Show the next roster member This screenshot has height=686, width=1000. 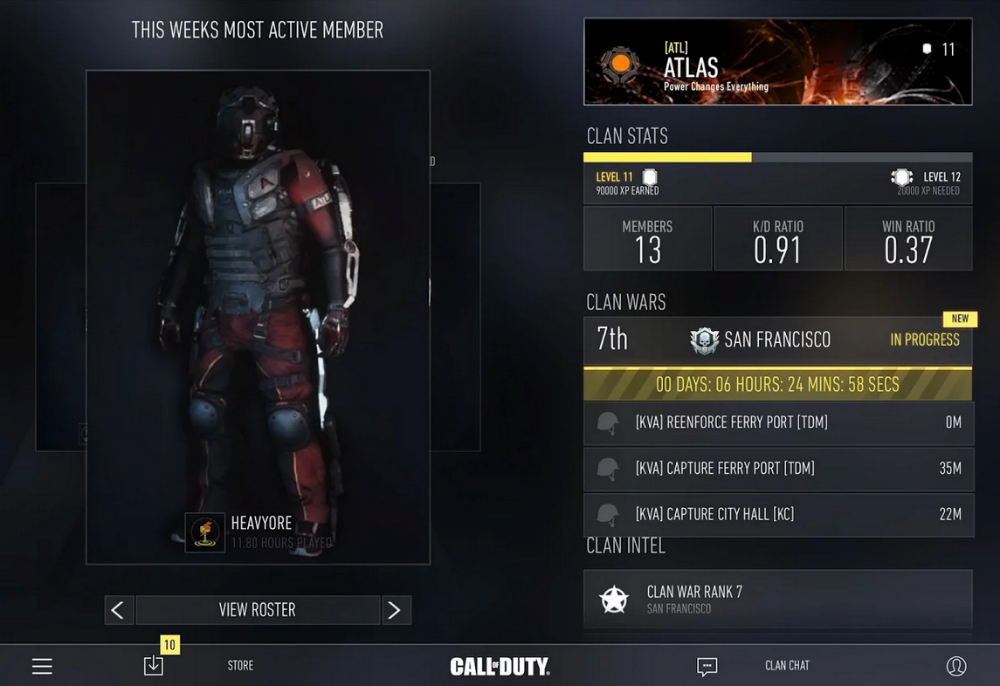point(395,610)
